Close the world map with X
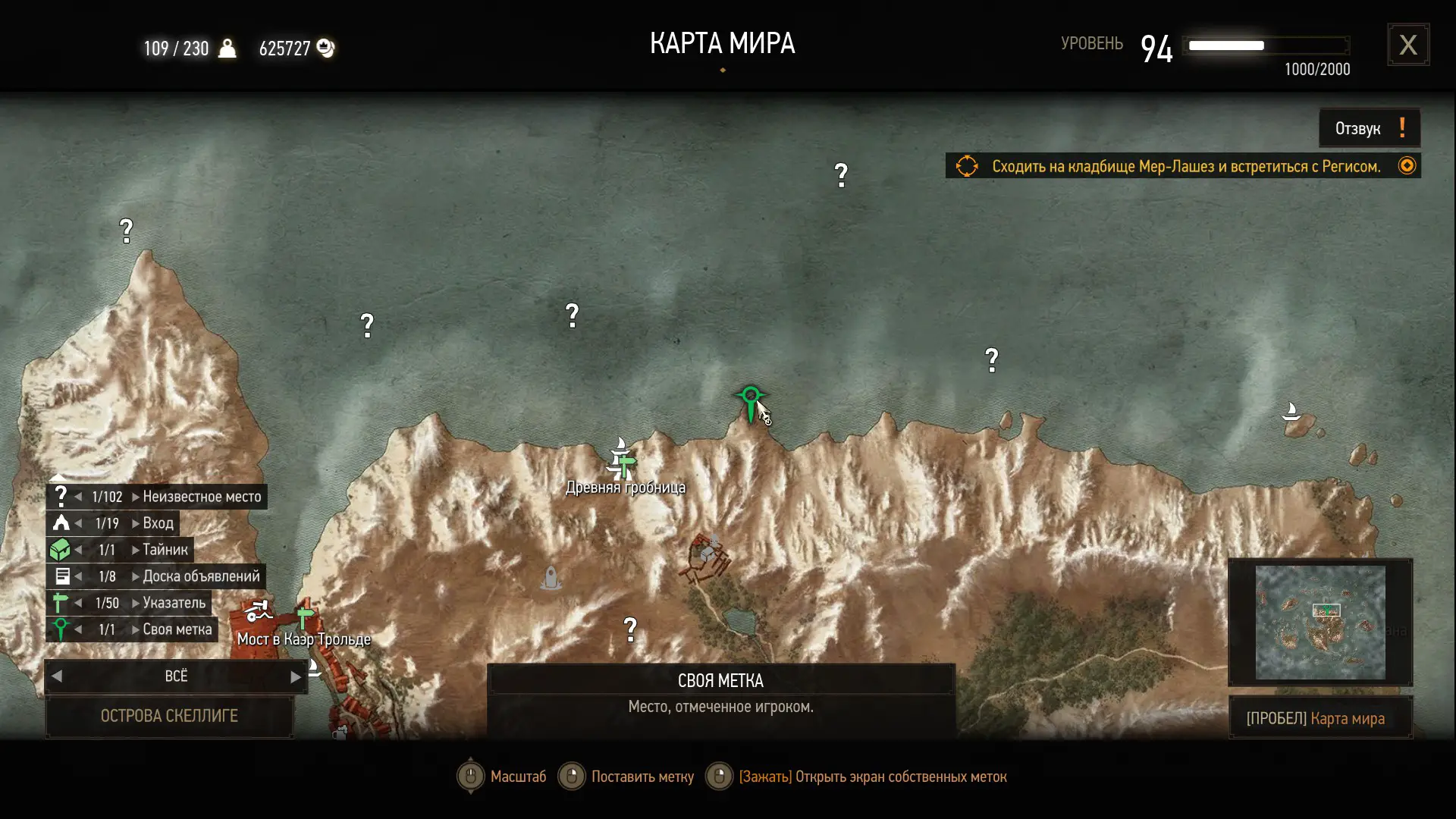The width and height of the screenshot is (1456, 819). (x=1408, y=45)
